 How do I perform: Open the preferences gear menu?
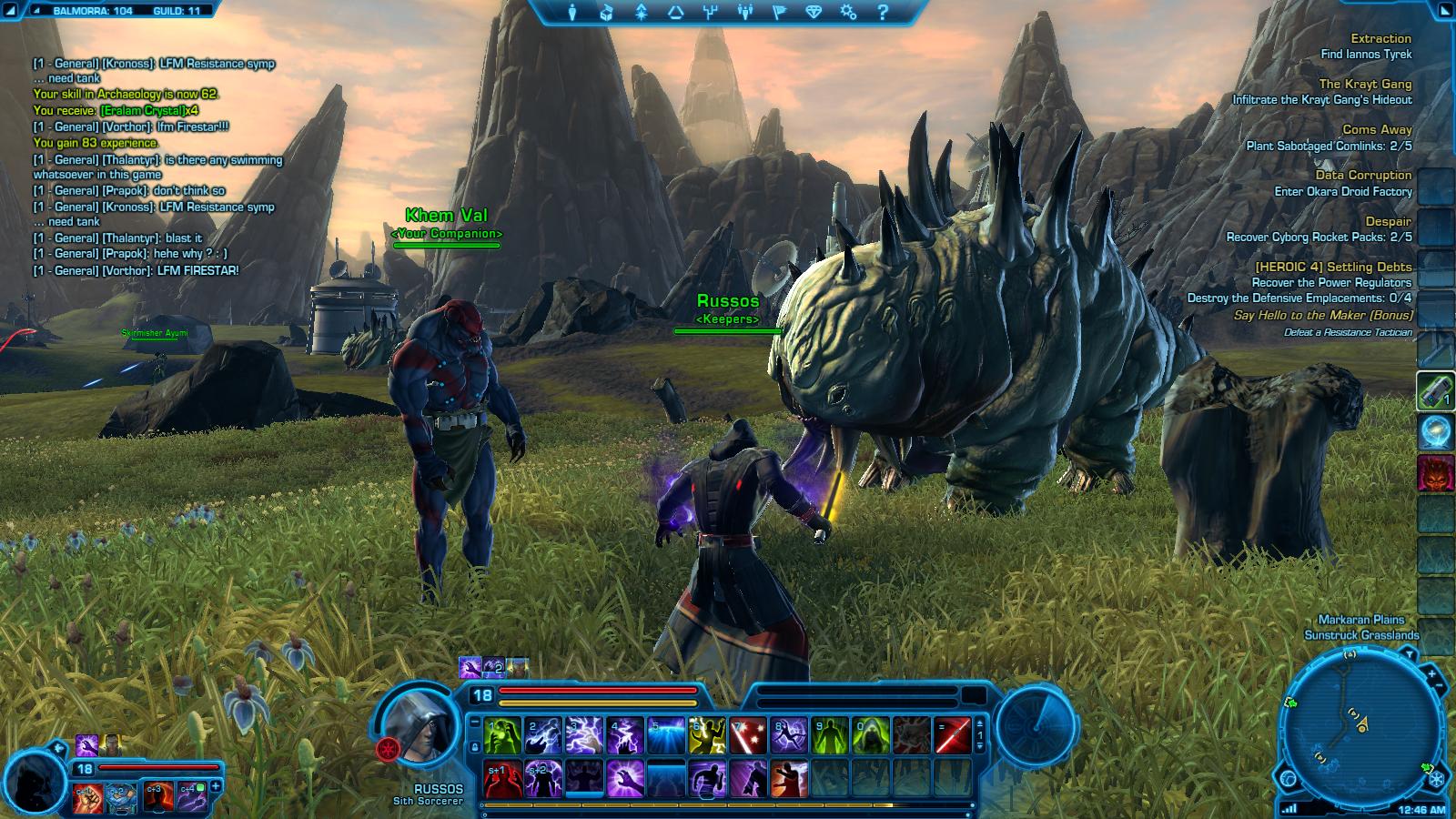848,12
